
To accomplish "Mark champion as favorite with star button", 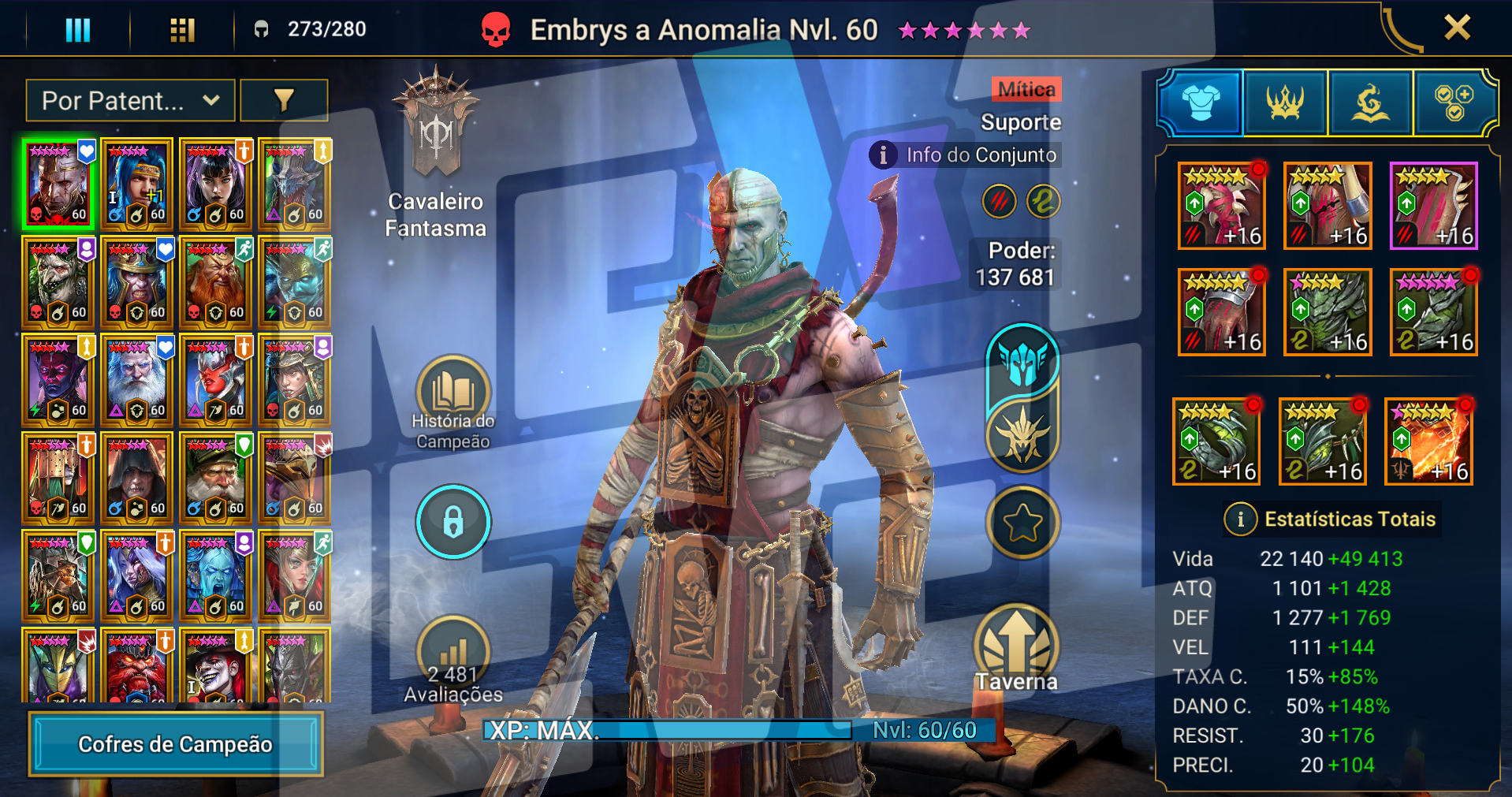I will click(x=1022, y=522).
